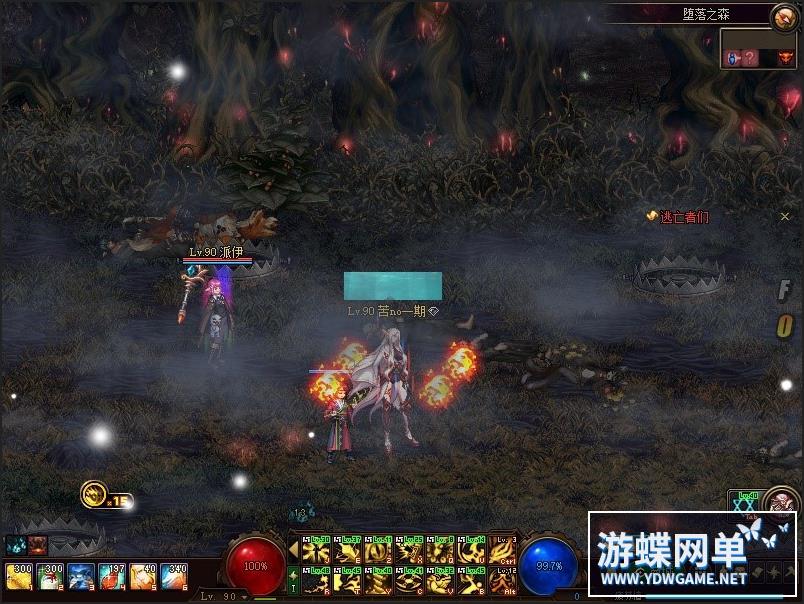Screen dimensions: 804x604
Task: Open the compass button beside 堕落之森
Action: (x=786, y=17)
